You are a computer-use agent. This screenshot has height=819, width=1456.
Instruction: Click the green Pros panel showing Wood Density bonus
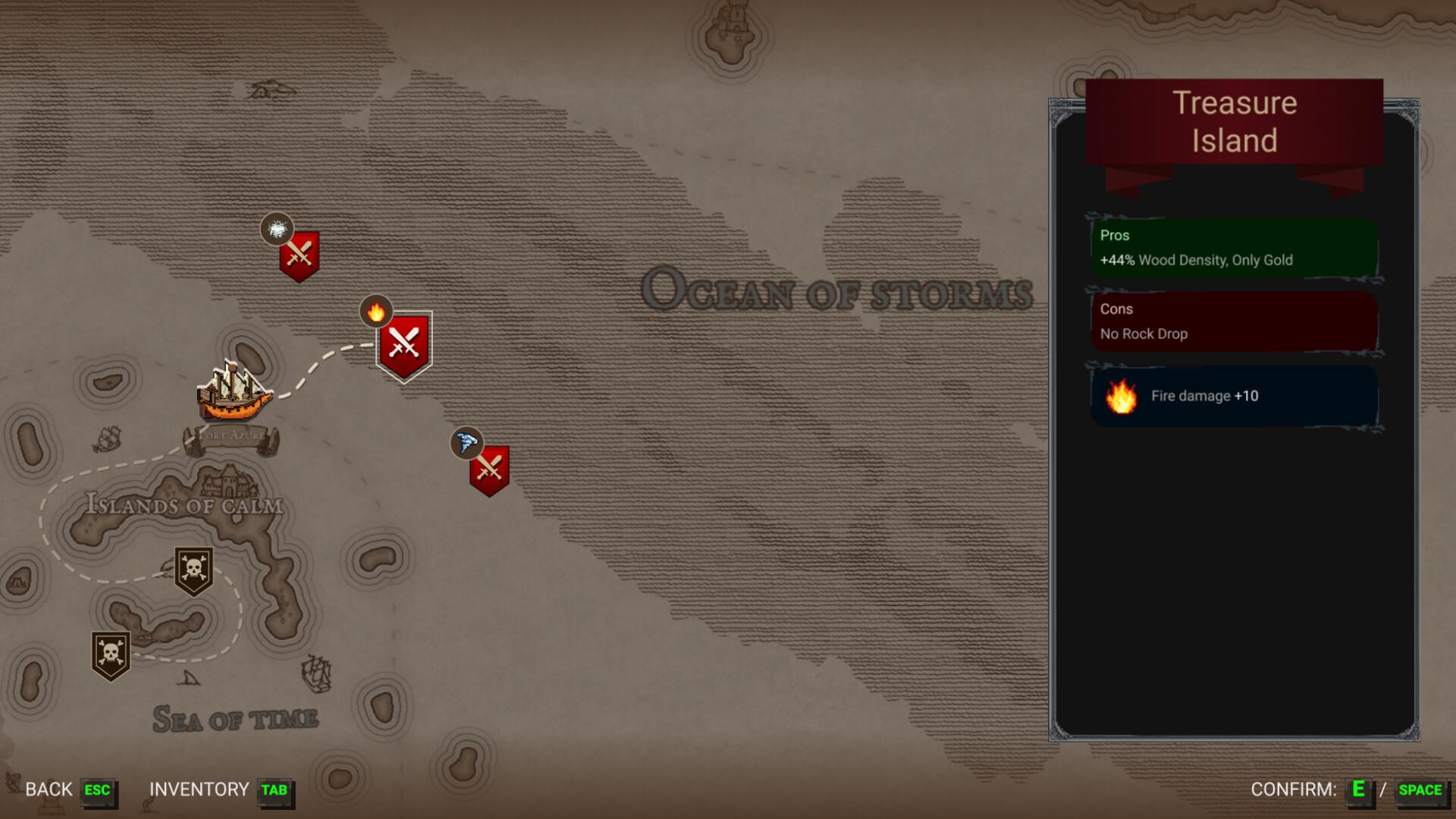[1233, 247]
